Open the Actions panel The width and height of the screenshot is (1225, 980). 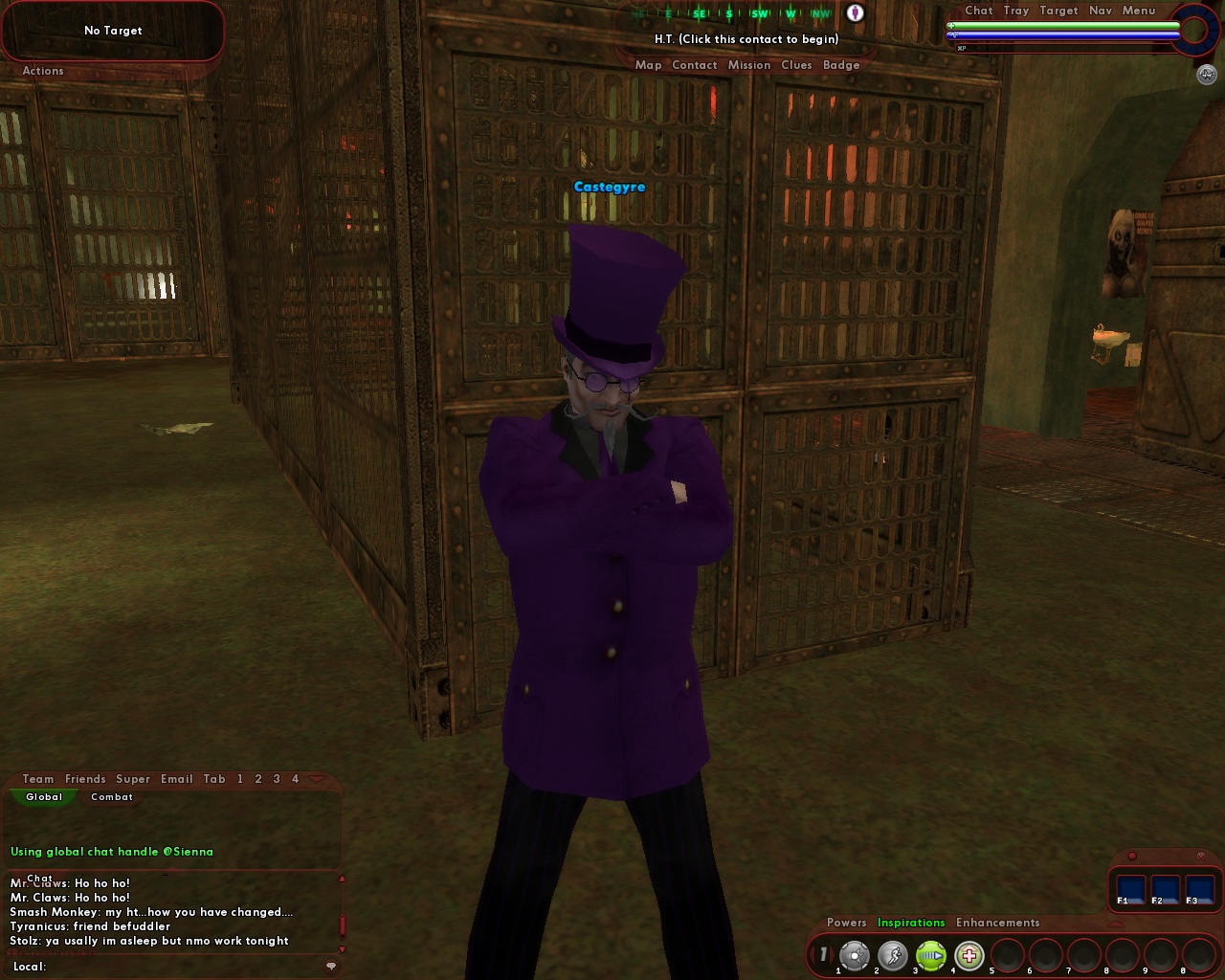tap(42, 71)
